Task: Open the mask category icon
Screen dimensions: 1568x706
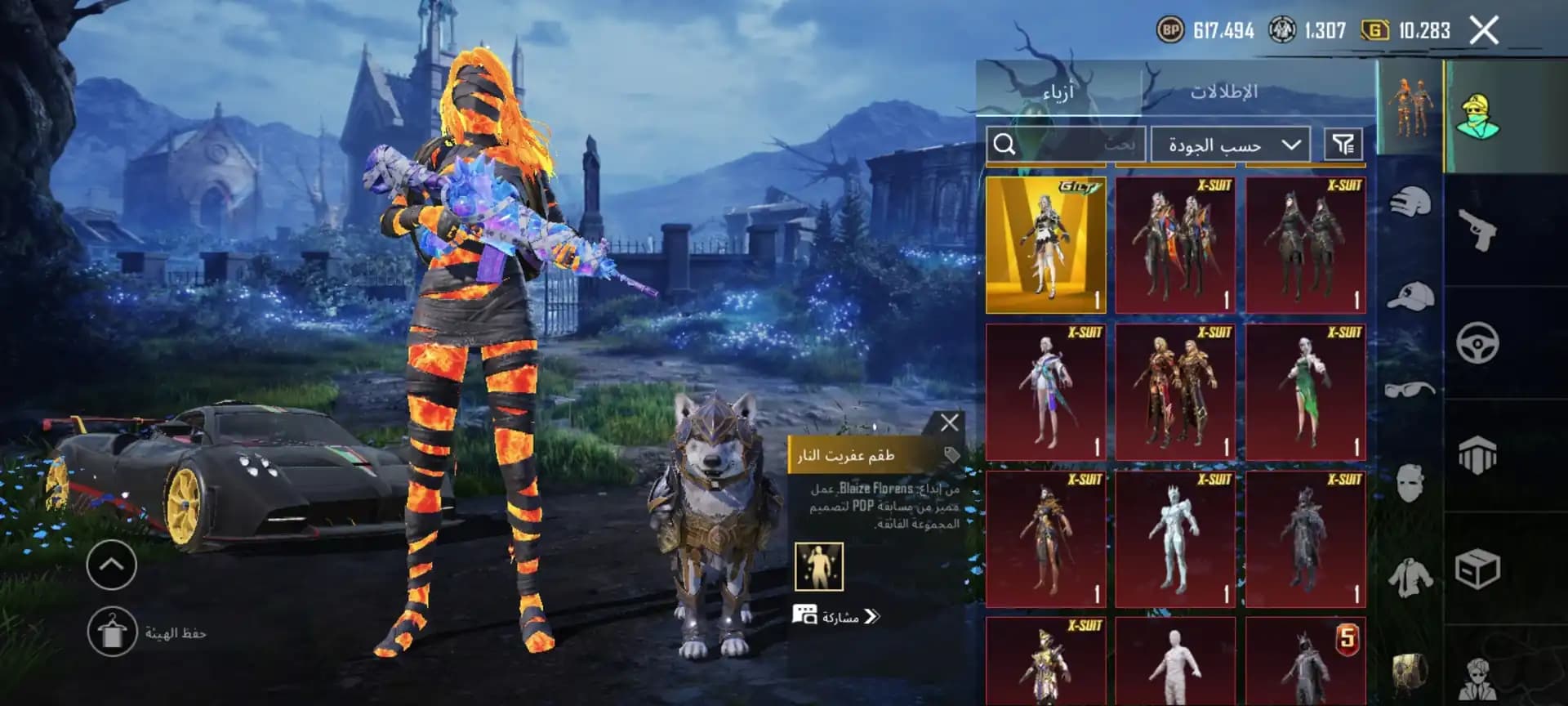Action: [1413, 480]
